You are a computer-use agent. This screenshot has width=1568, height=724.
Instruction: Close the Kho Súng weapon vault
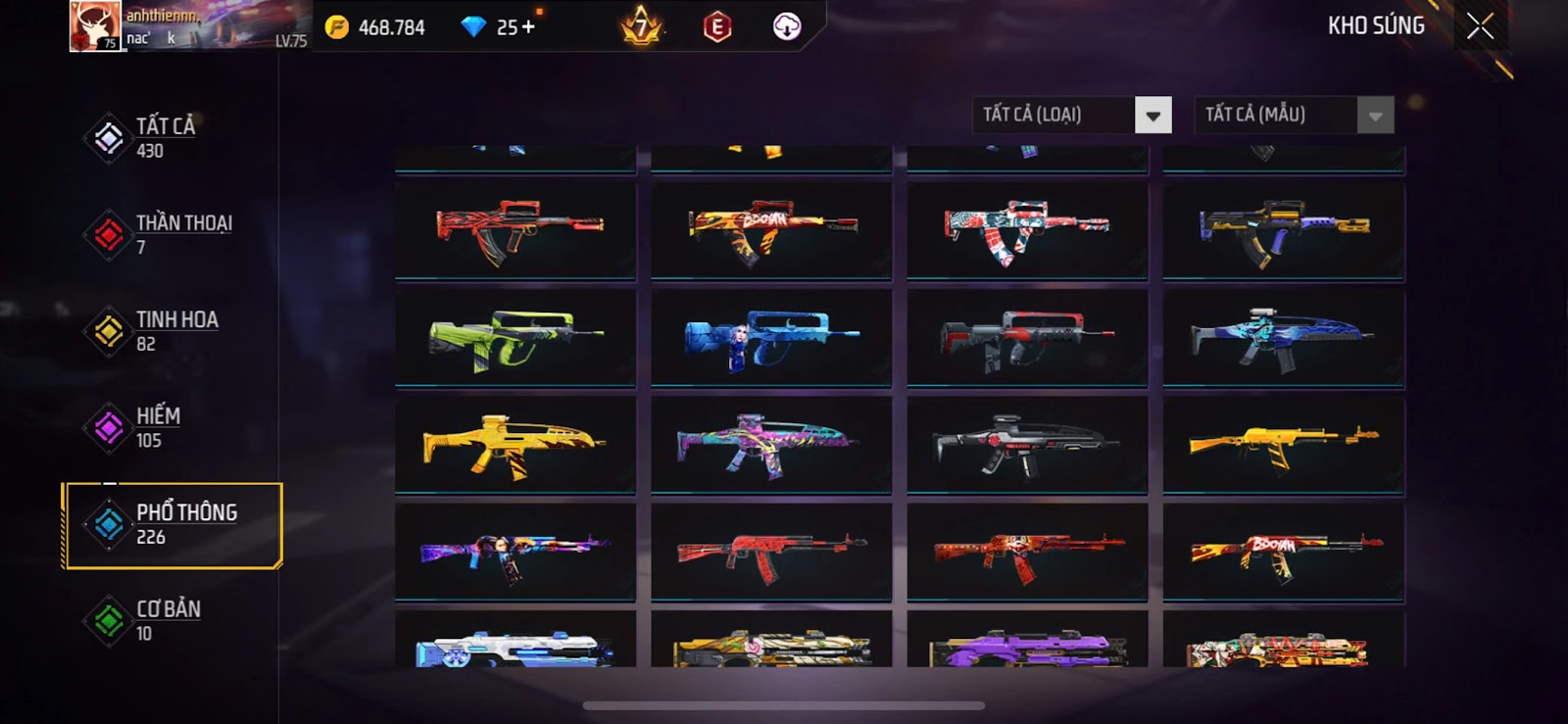(1480, 26)
